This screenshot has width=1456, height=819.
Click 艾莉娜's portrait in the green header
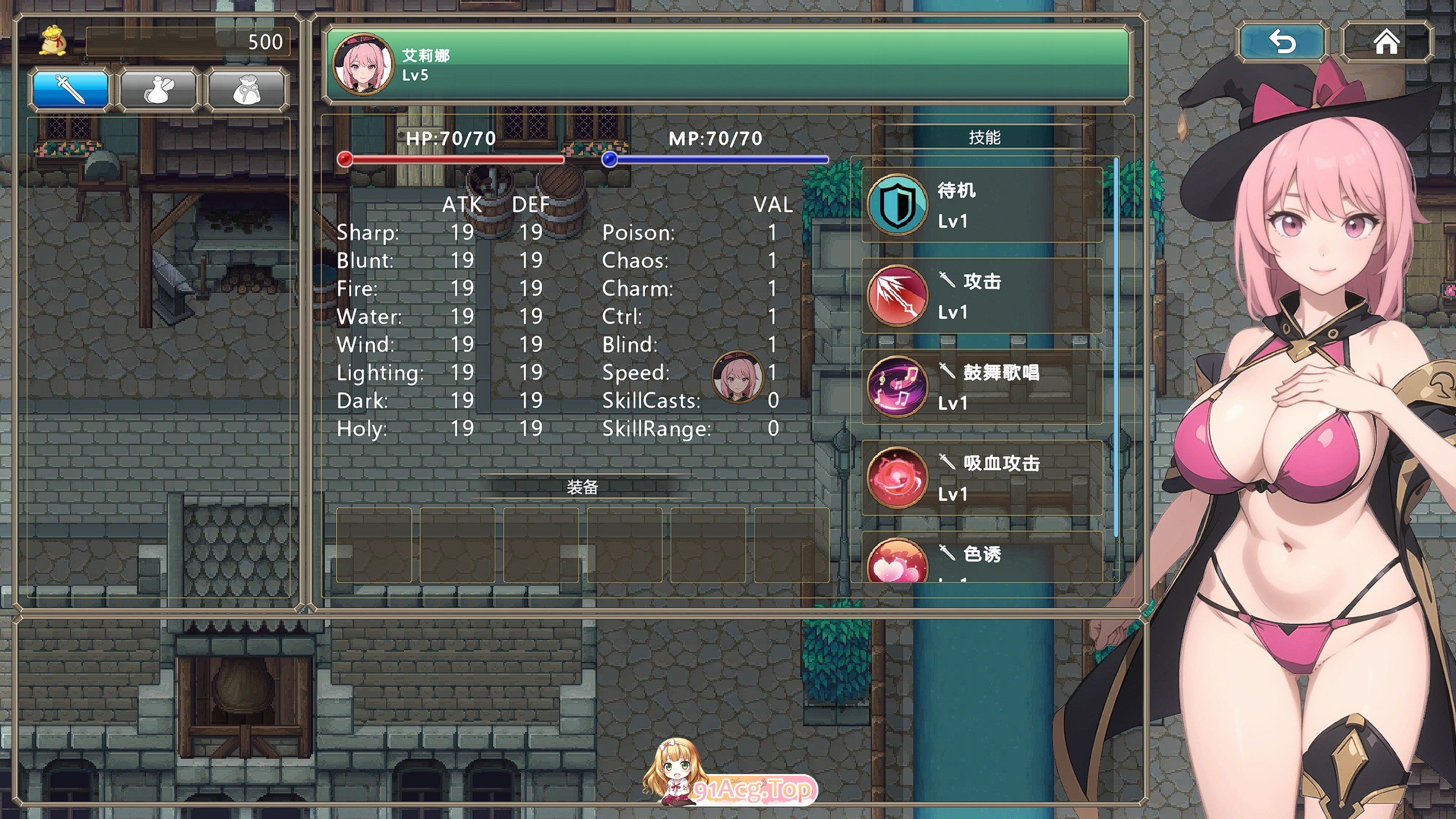363,64
